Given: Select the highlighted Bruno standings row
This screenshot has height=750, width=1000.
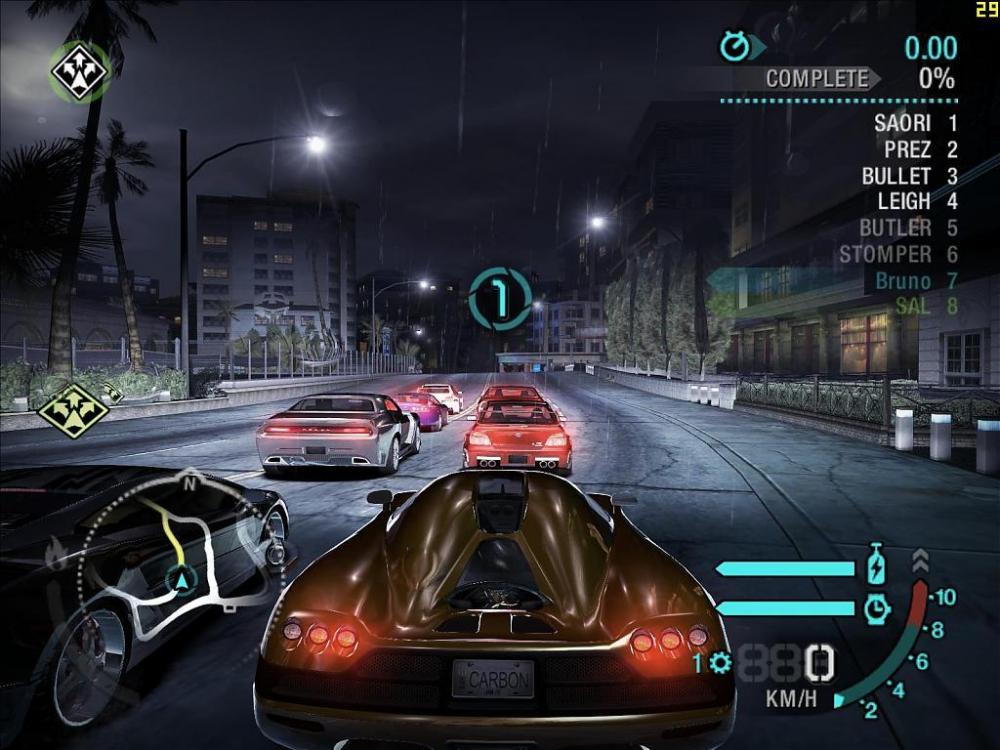Looking at the screenshot, I should [914, 281].
